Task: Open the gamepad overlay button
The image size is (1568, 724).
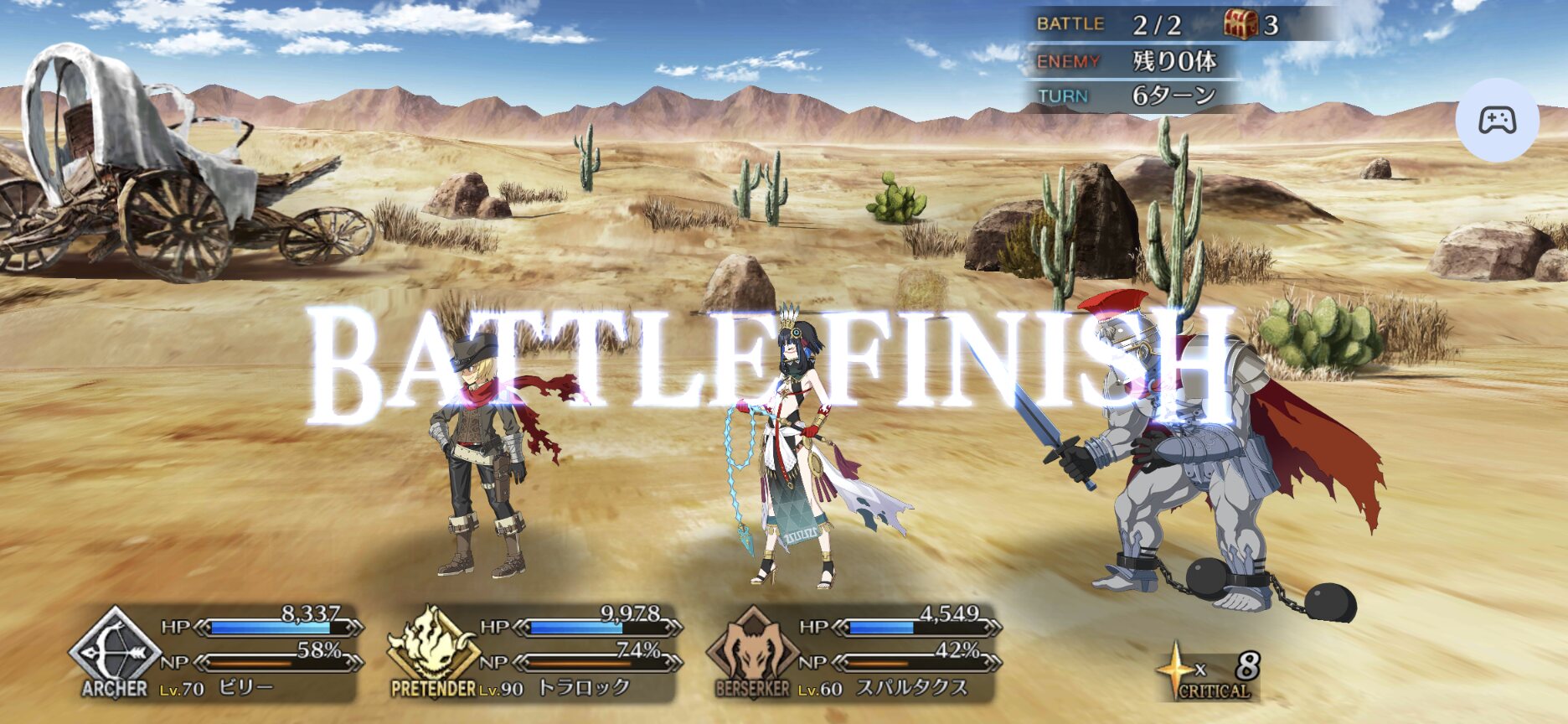Action: [x=1497, y=121]
